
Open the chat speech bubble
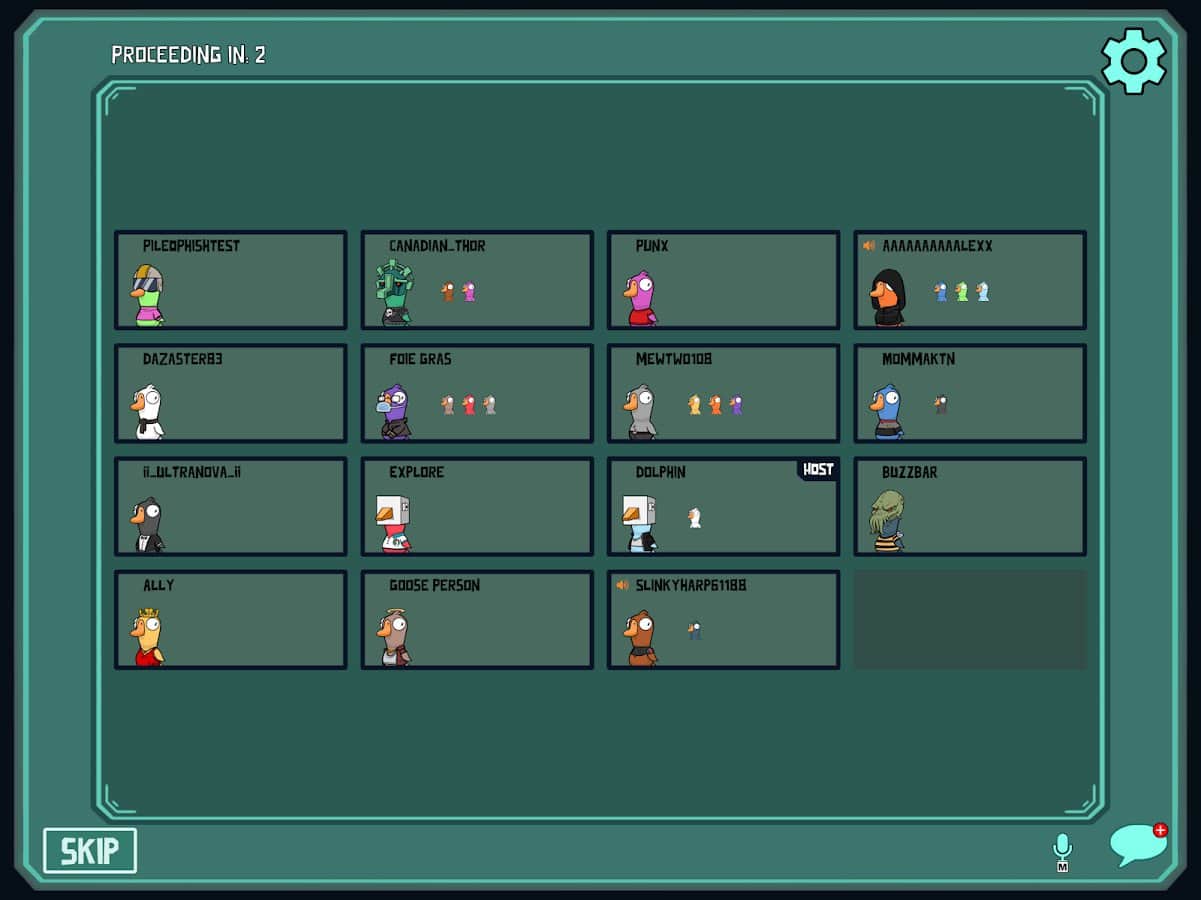(1137, 845)
